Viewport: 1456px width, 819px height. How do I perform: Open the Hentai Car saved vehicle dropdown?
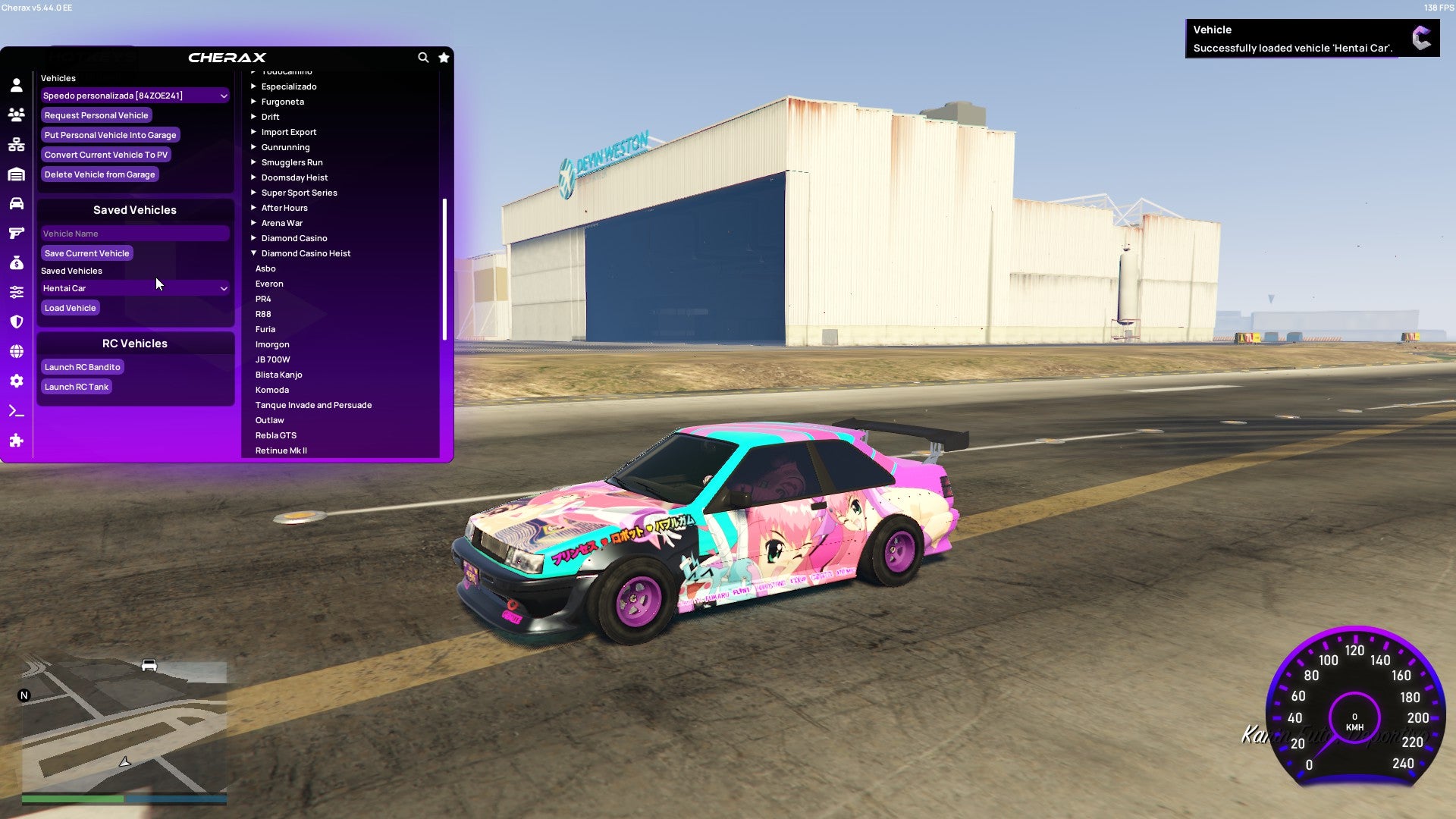click(x=135, y=288)
